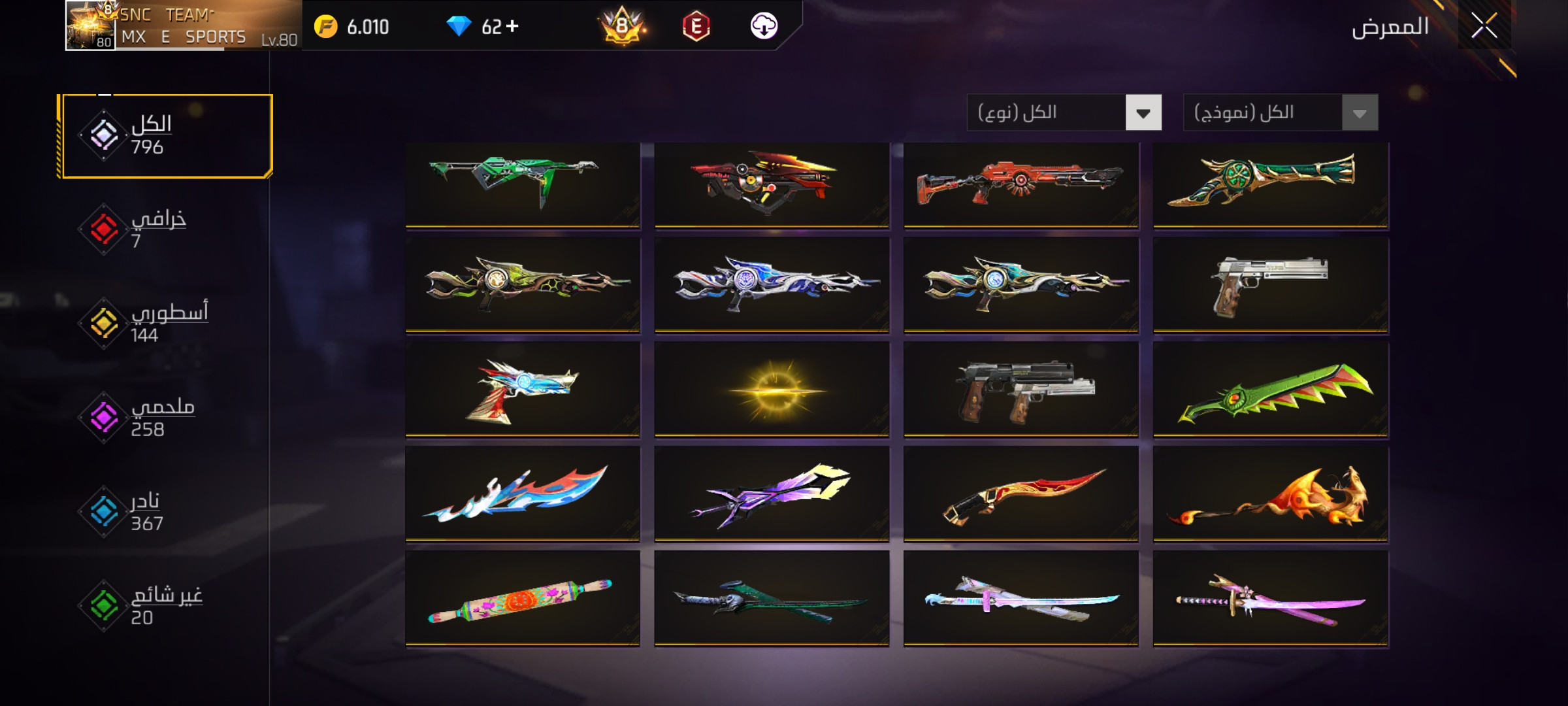Image resolution: width=1568 pixels, height=706 pixels.
Task: Pick the rolling pin melee skin
Action: (x=522, y=599)
